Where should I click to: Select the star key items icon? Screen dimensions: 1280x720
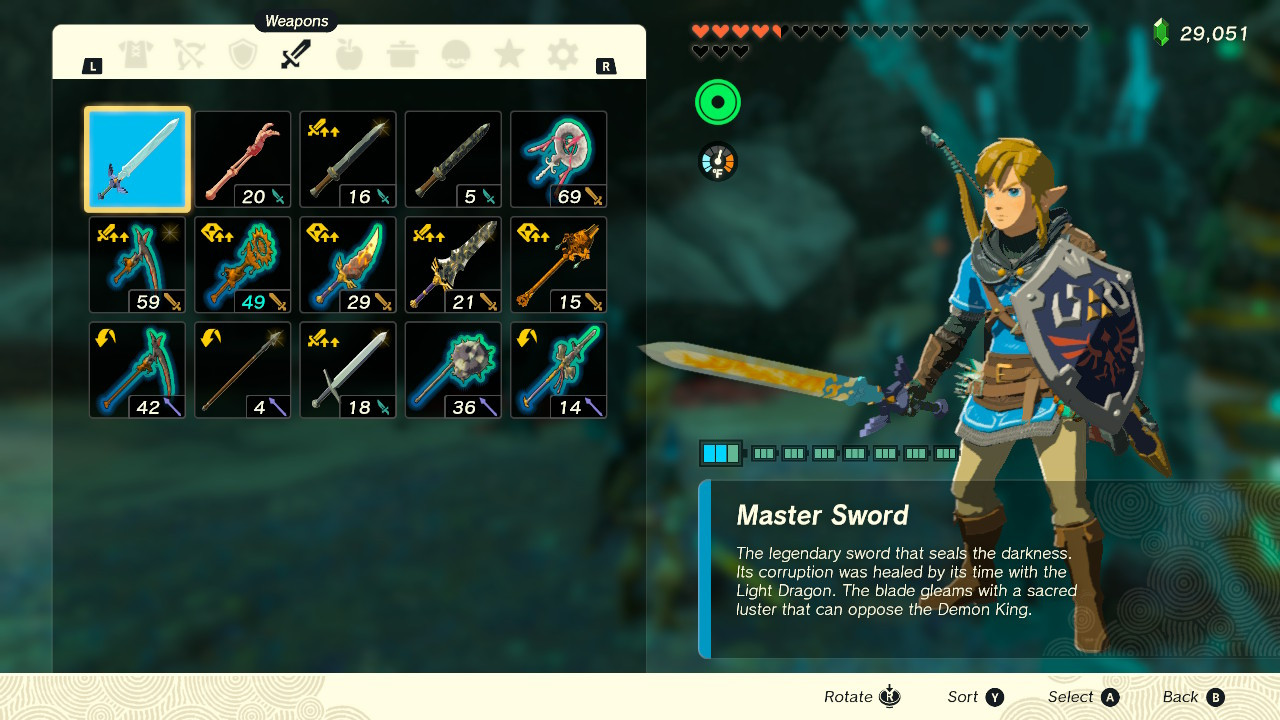pos(508,55)
